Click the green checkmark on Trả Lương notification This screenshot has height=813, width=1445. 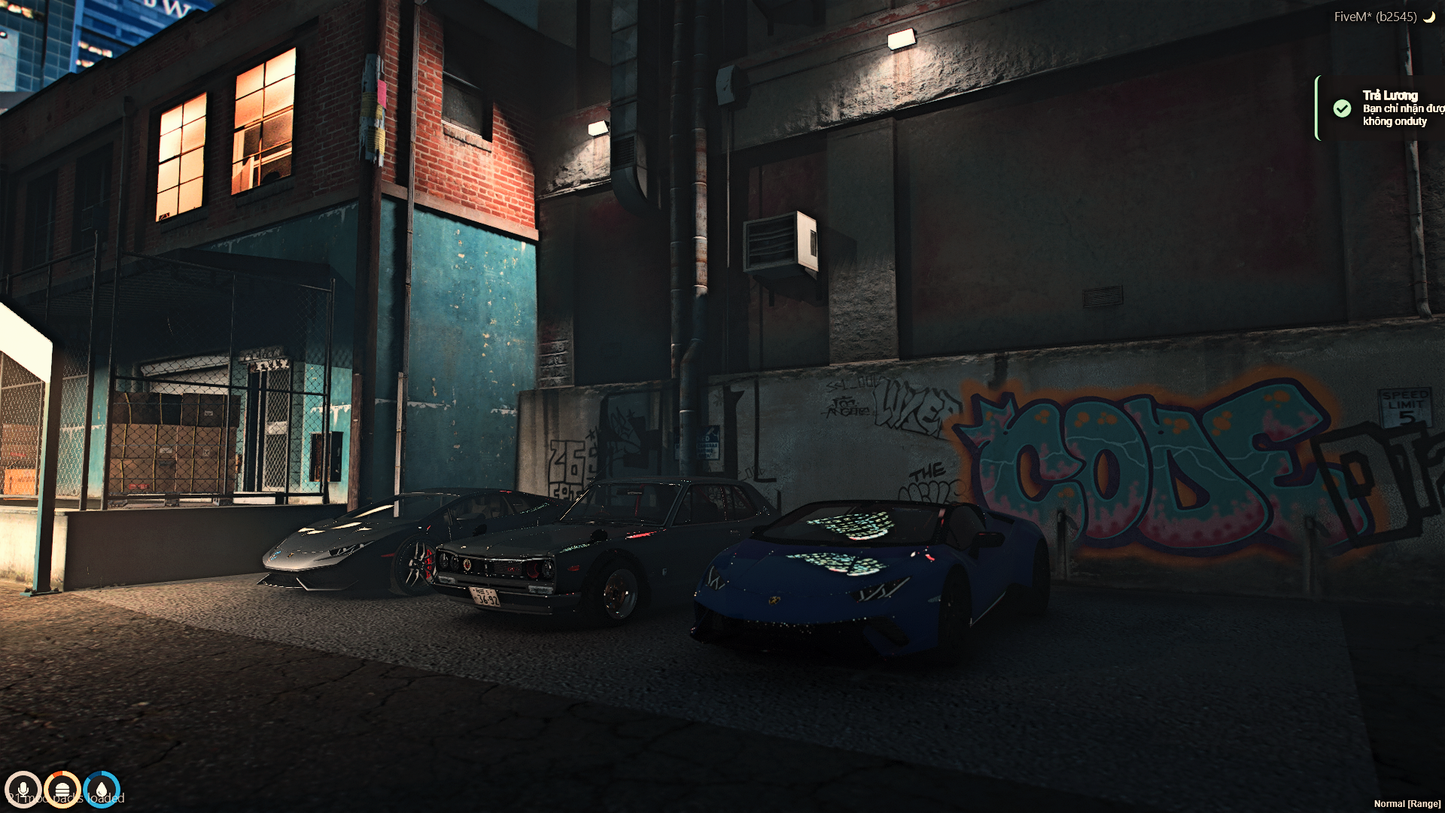tap(1342, 108)
